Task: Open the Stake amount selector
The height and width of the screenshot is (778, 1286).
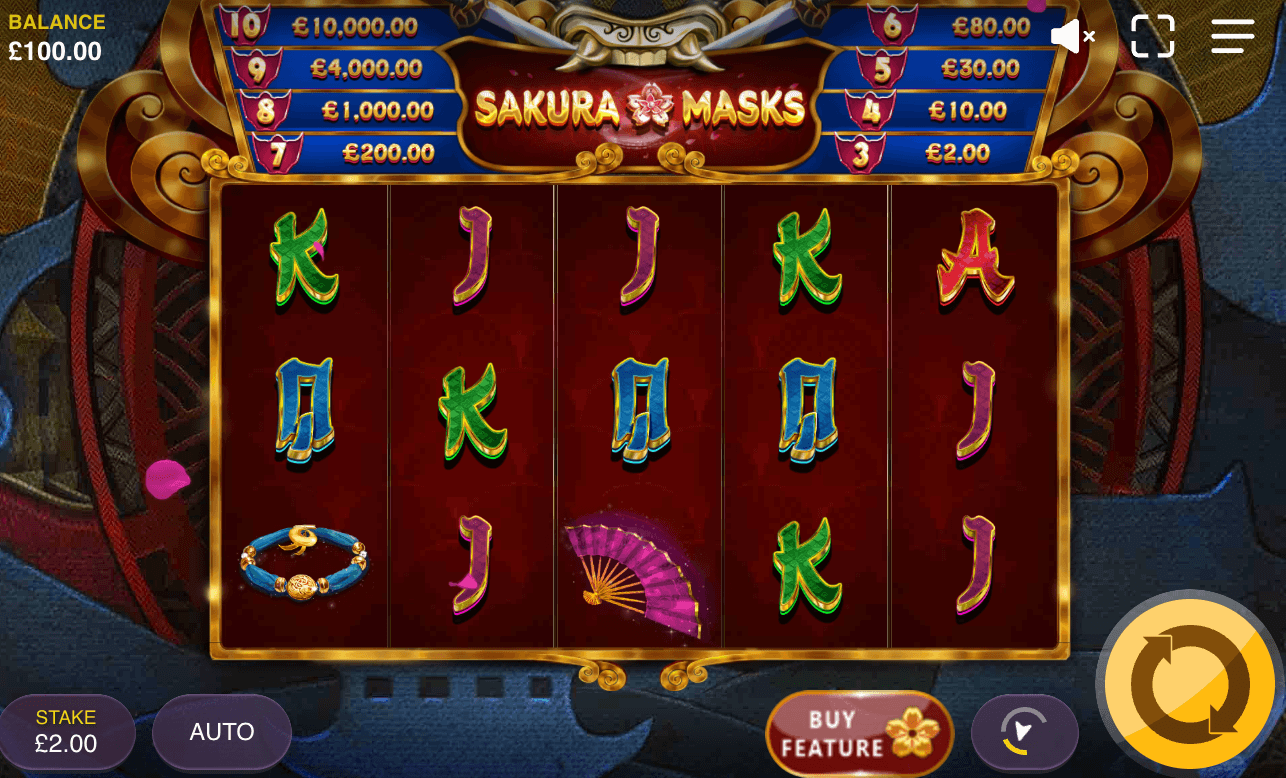Action: tap(67, 732)
